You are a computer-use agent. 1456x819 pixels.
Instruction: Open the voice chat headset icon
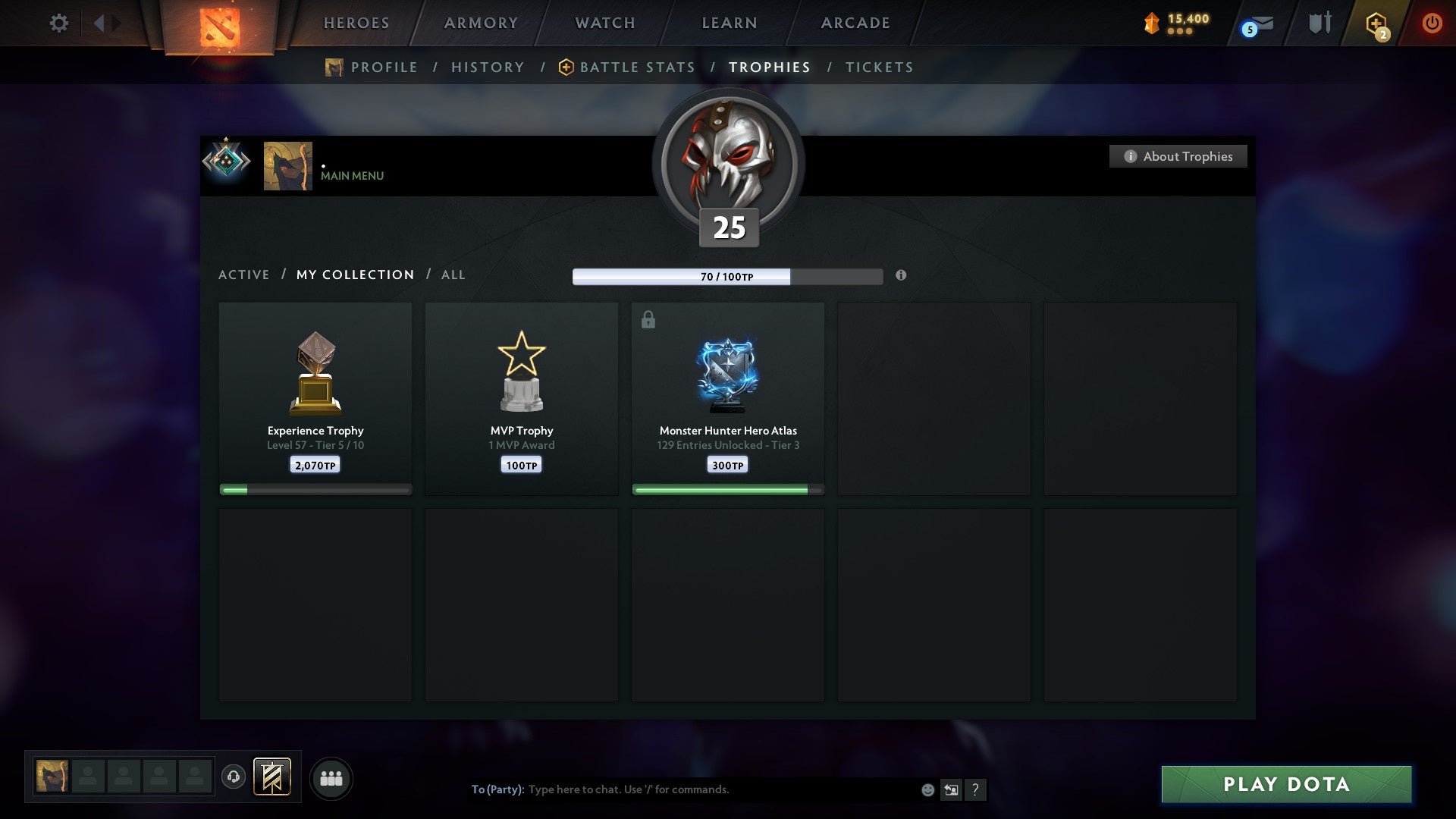233,777
